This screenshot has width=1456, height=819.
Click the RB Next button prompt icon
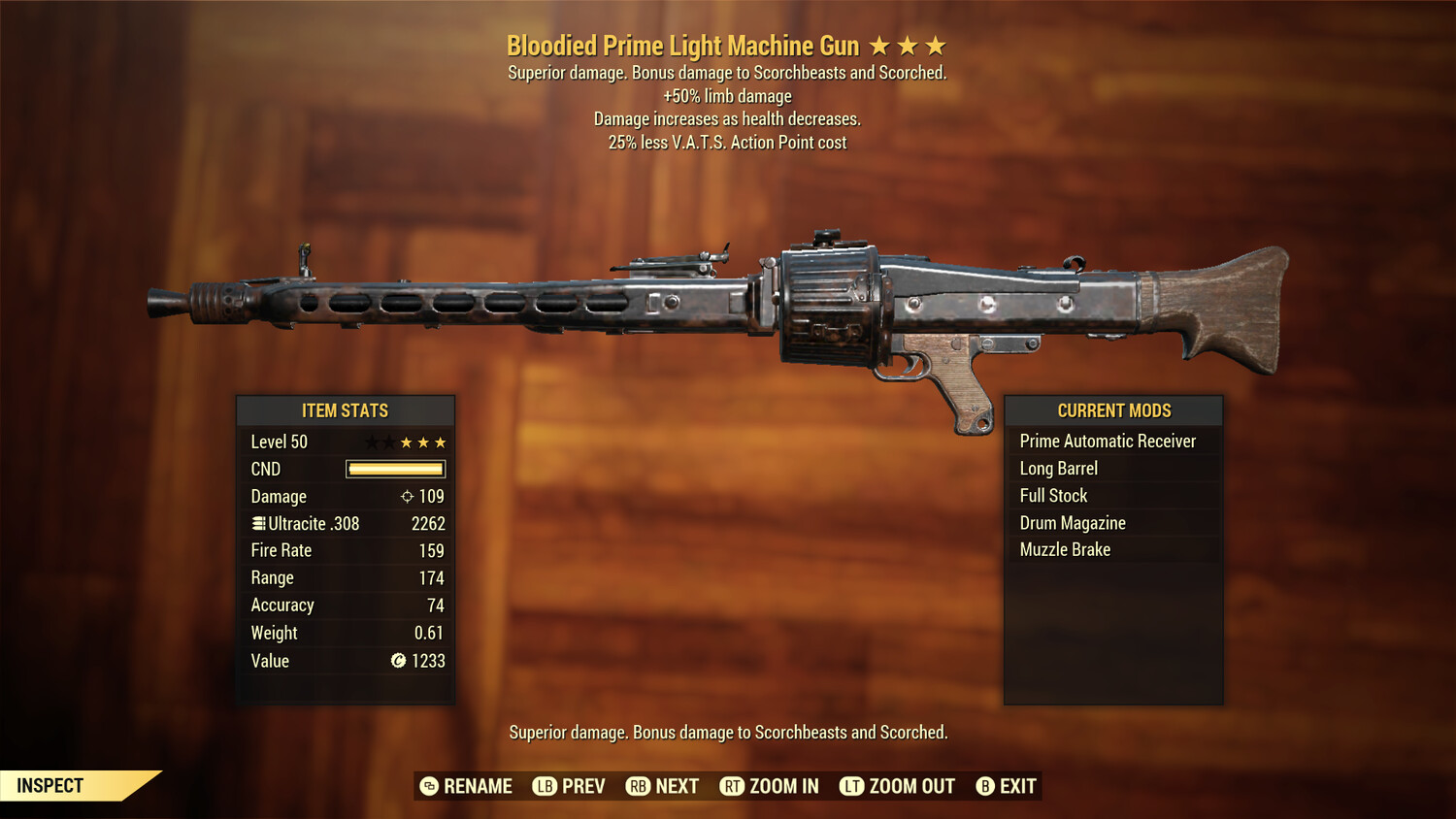(x=641, y=786)
